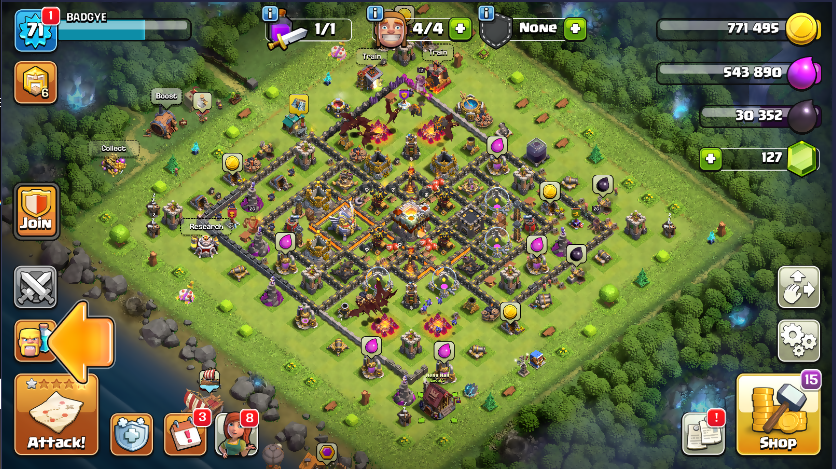Open the messages inbox with red alert
This screenshot has width=836, height=469.
coord(703,433)
